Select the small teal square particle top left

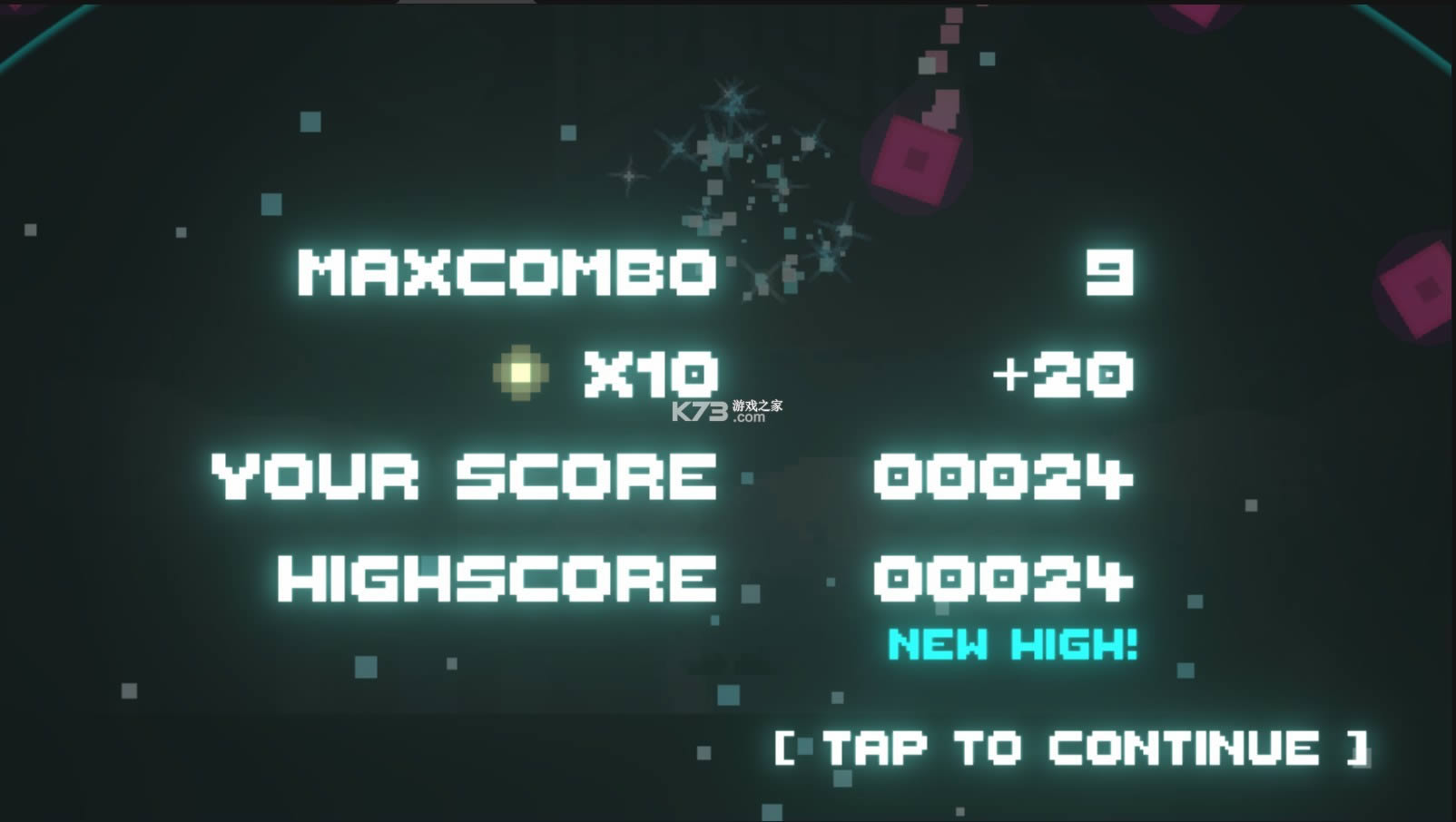click(311, 123)
